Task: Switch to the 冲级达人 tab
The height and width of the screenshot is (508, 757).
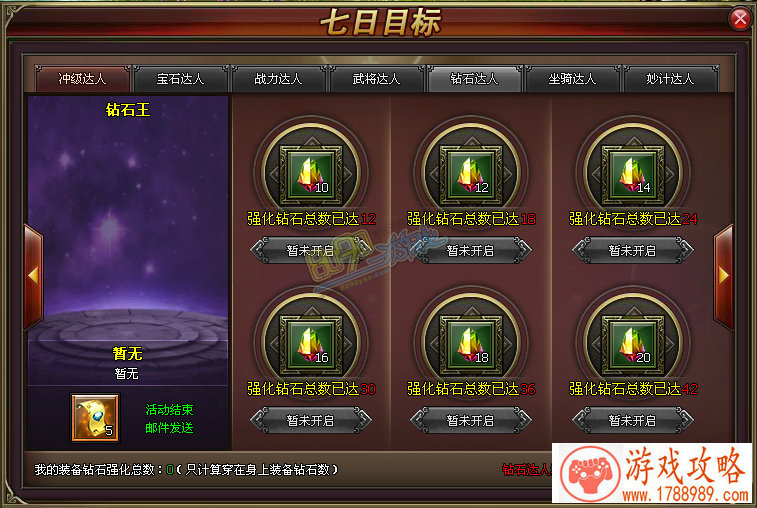Action: pos(82,78)
